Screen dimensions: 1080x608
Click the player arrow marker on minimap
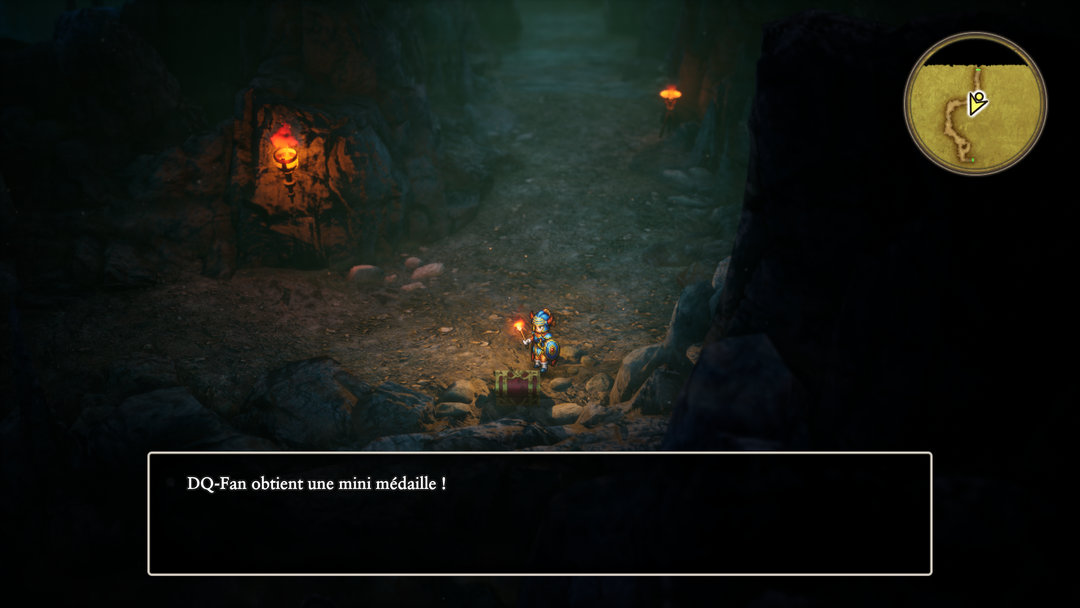pos(978,102)
